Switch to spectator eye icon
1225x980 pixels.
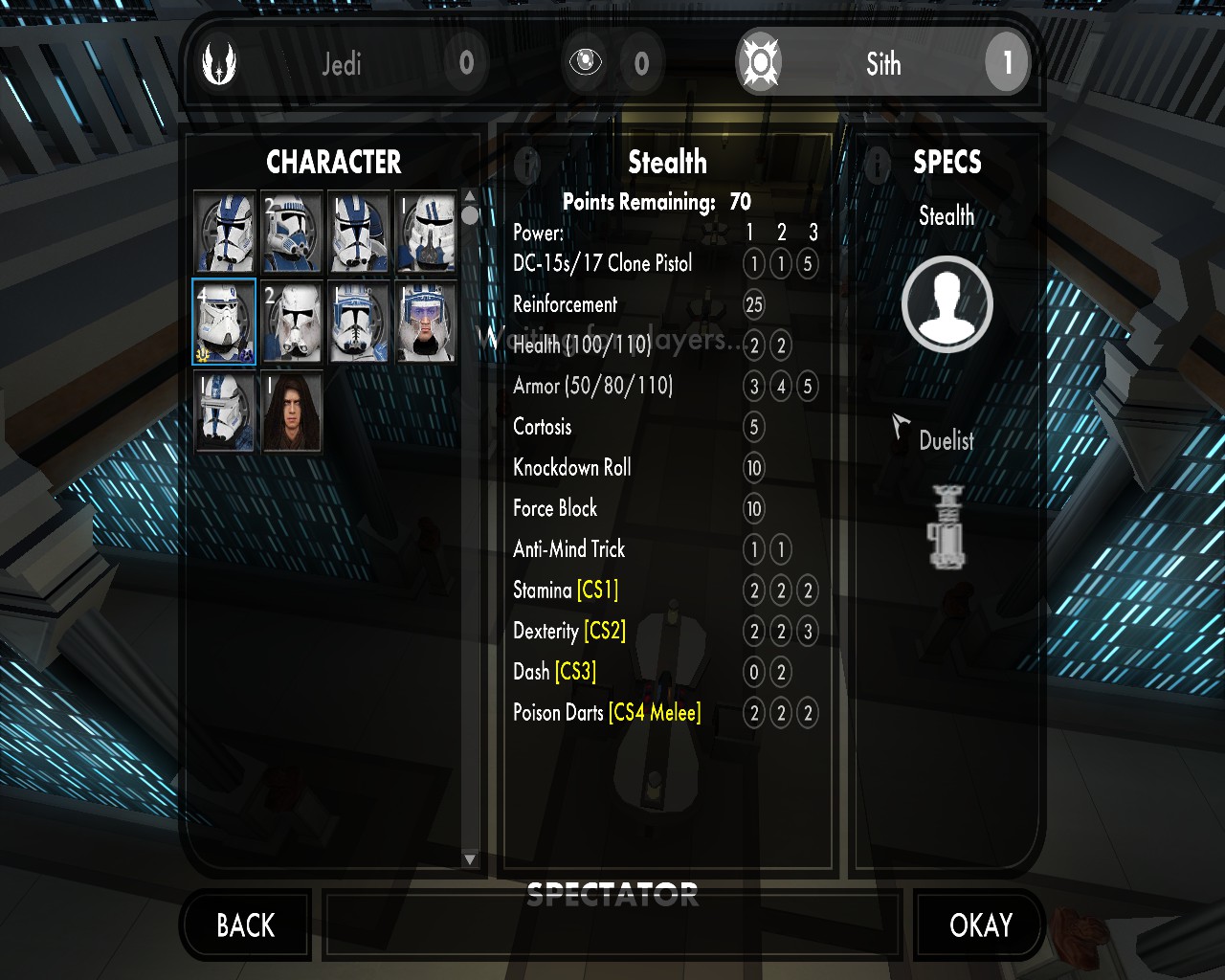586,63
